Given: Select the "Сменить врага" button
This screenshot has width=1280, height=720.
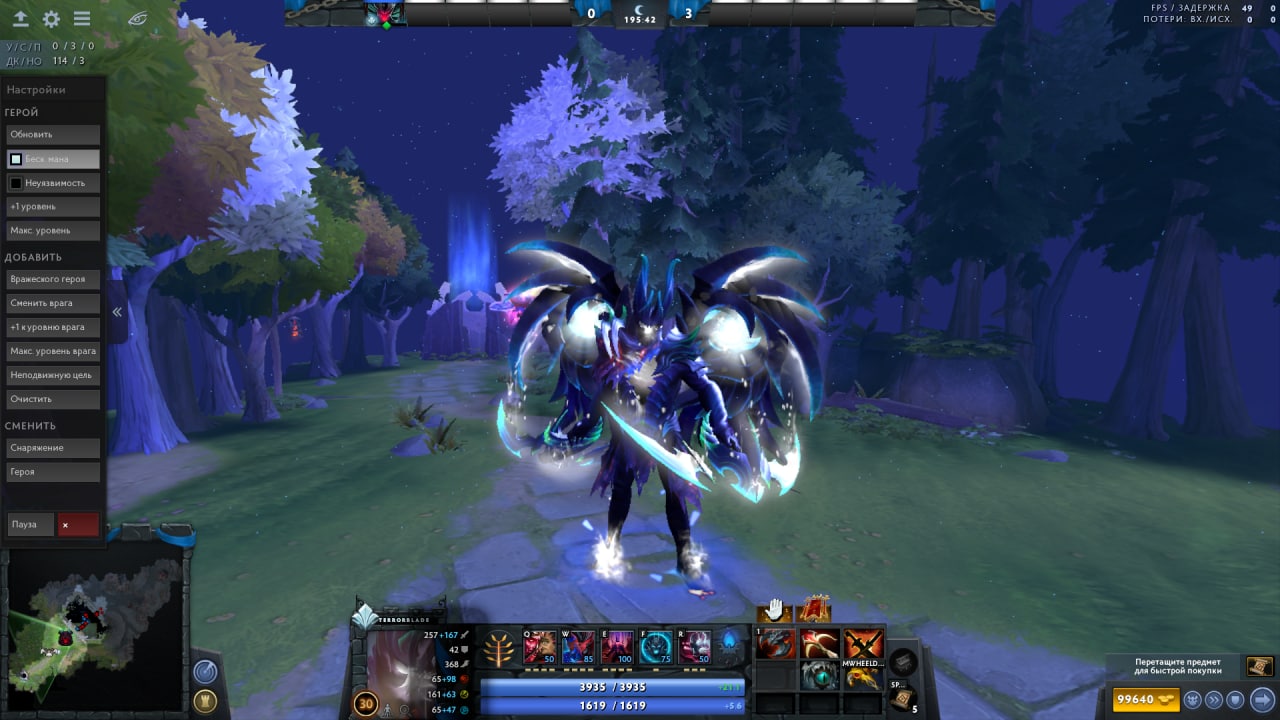Looking at the screenshot, I should (53, 303).
